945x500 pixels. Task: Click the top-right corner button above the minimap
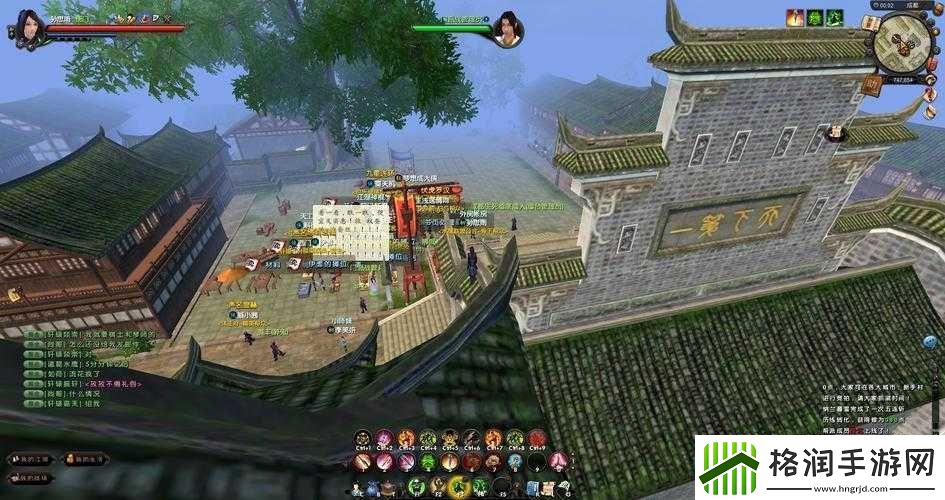tap(936, 8)
